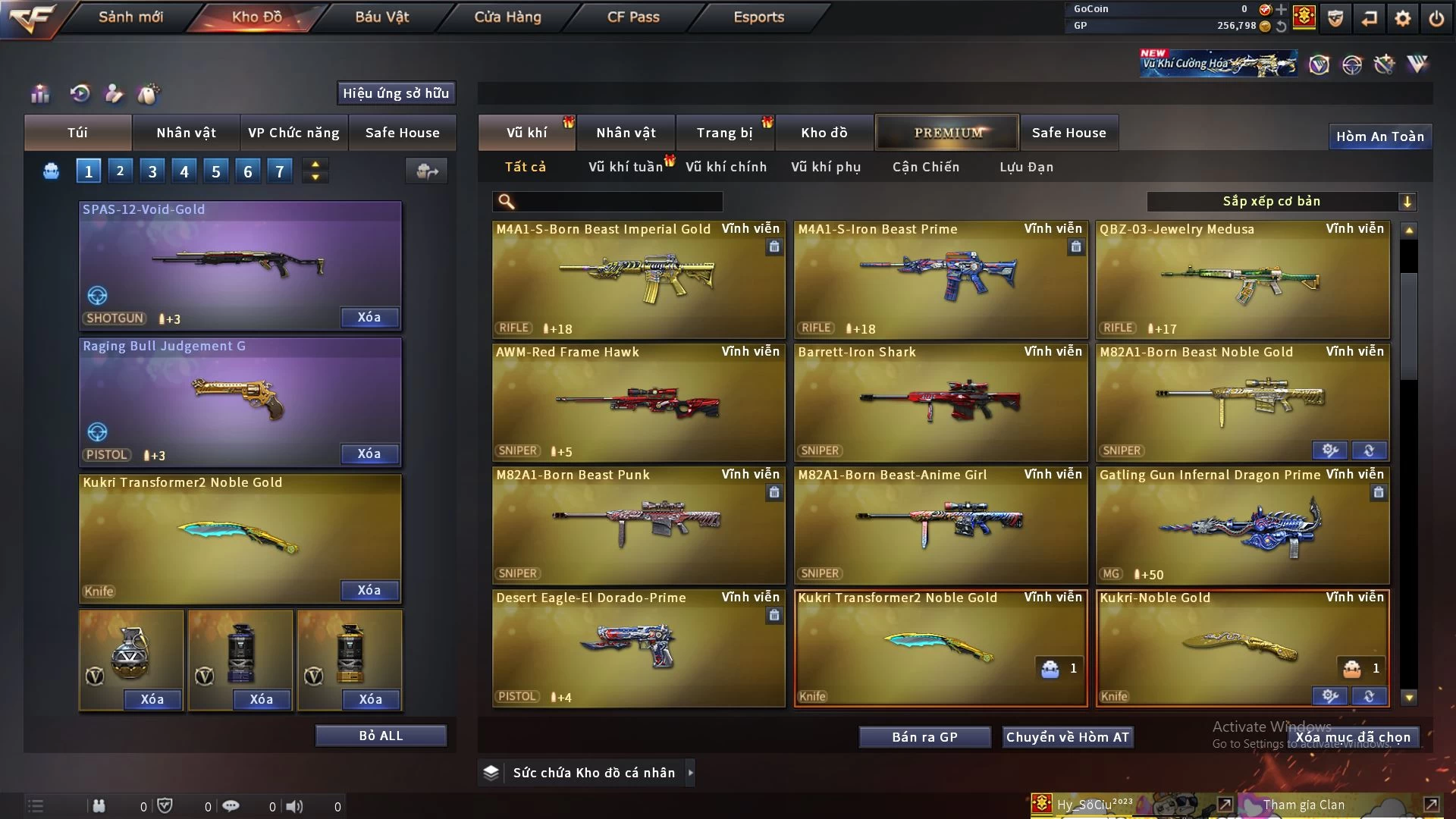1456x819 pixels.
Task: Open the Sắp xếp cơ bản sort dropdown
Action: click(1281, 201)
